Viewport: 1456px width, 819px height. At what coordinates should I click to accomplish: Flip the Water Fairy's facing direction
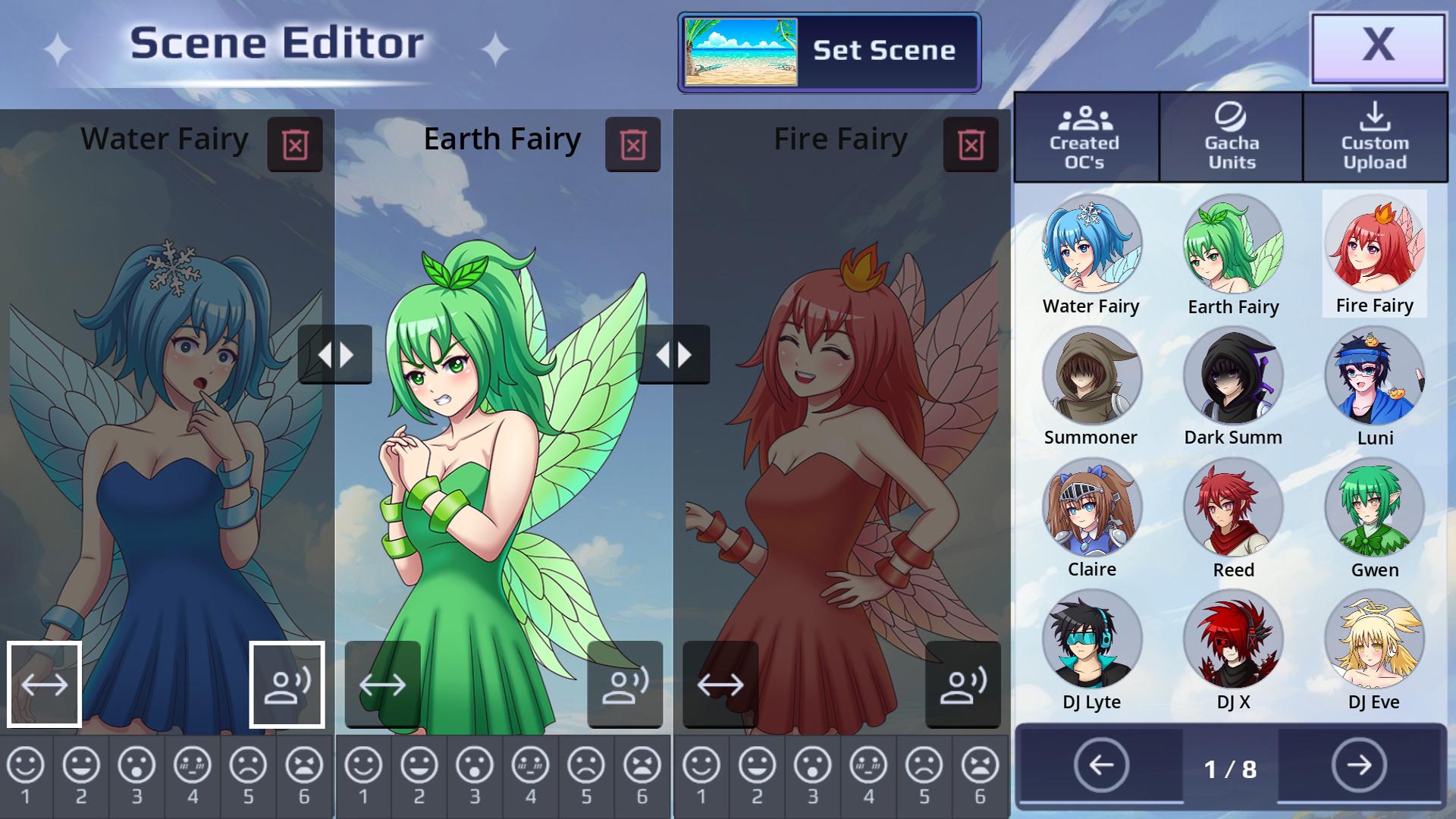click(x=45, y=685)
